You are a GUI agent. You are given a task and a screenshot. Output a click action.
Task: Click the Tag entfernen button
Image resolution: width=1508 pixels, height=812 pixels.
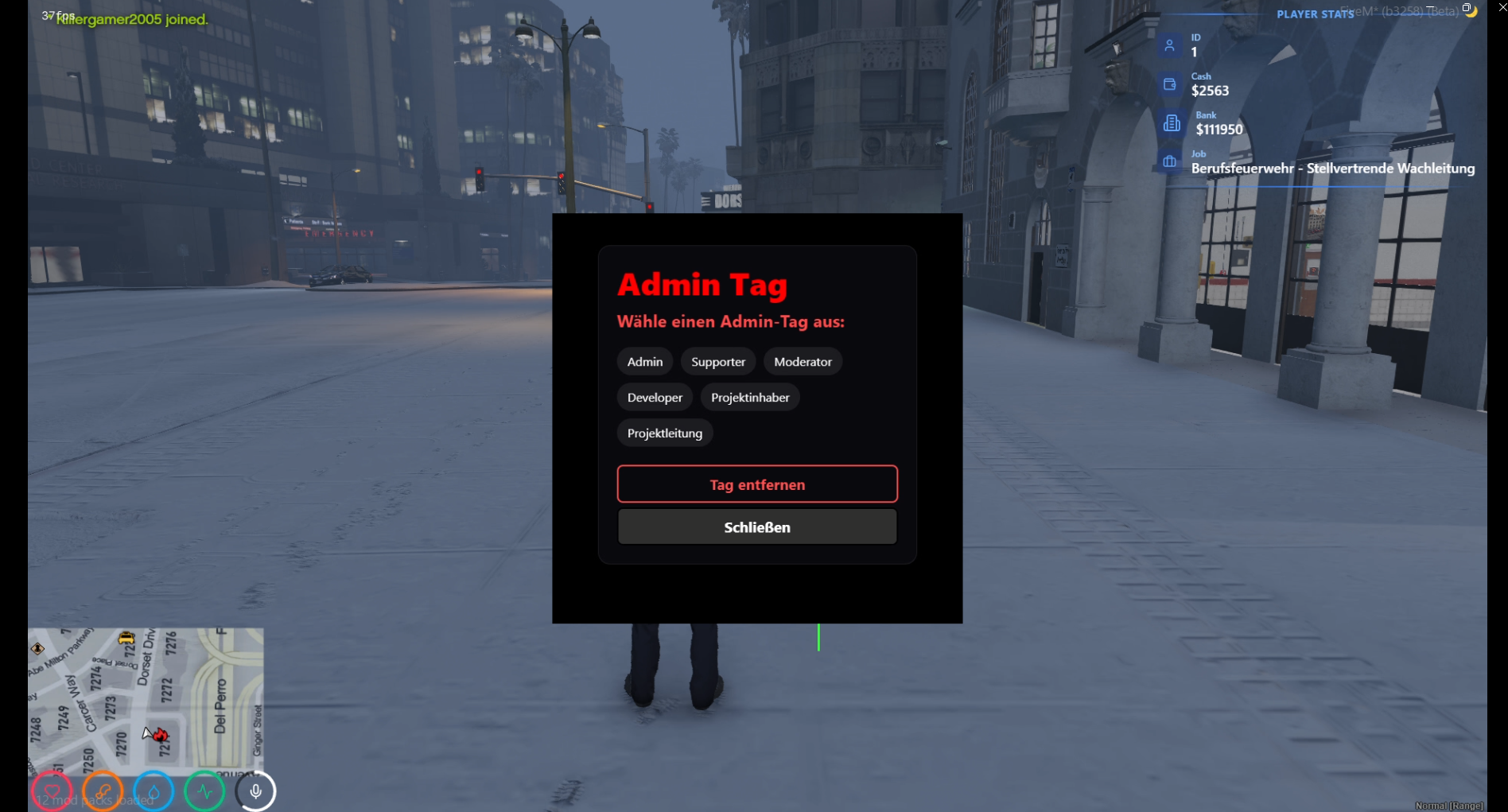pos(756,484)
